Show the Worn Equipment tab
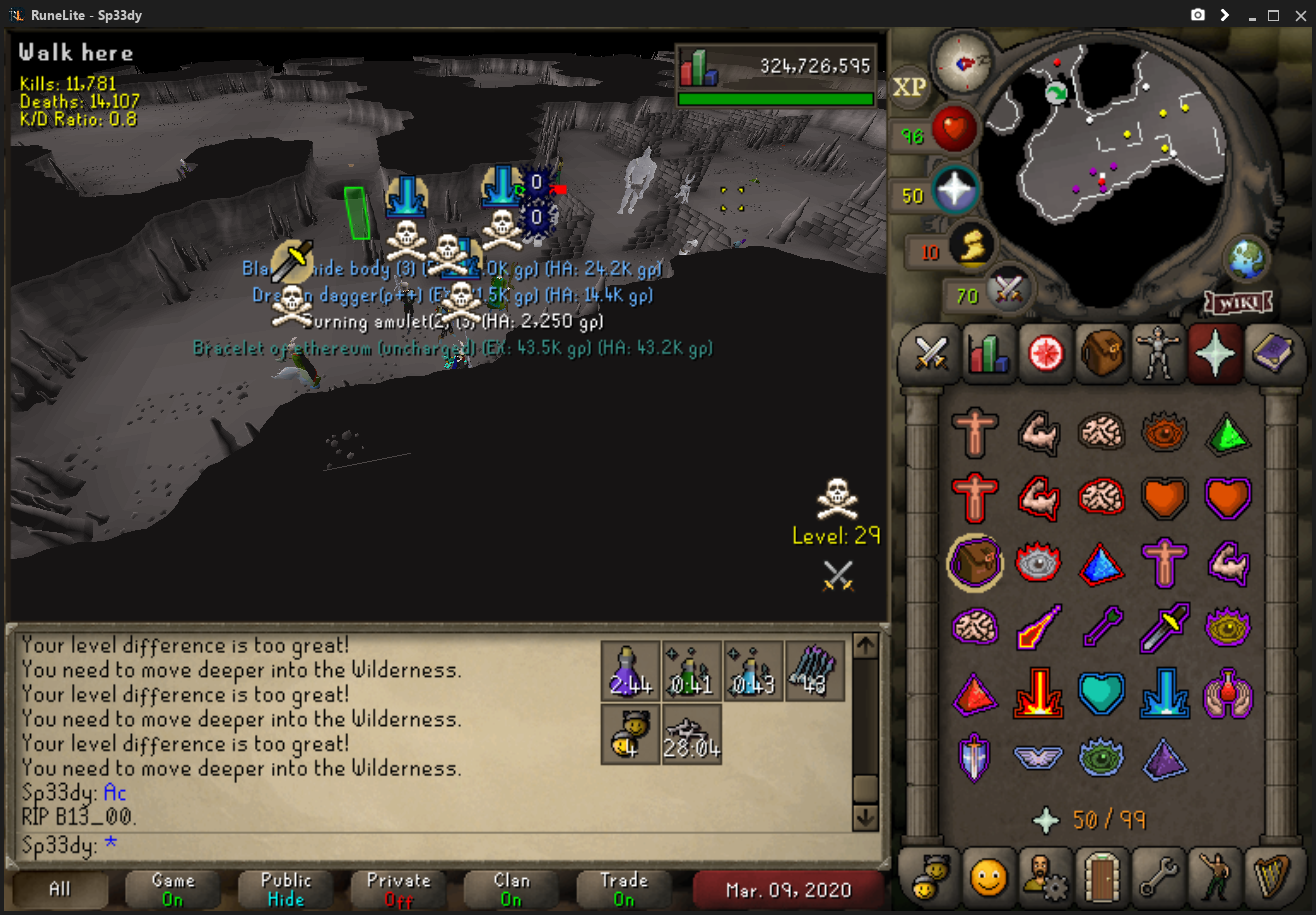Screen dimensions: 1316x915 point(1157,353)
